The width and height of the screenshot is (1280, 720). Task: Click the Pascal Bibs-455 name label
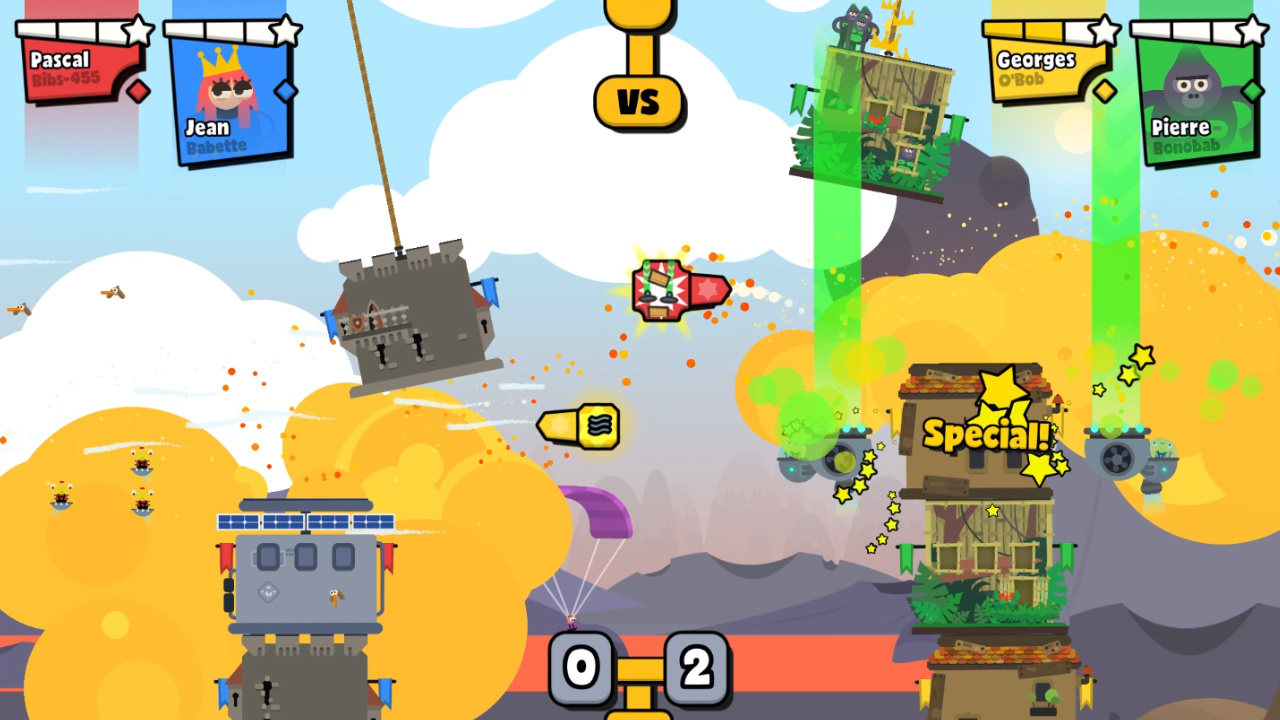pos(63,68)
